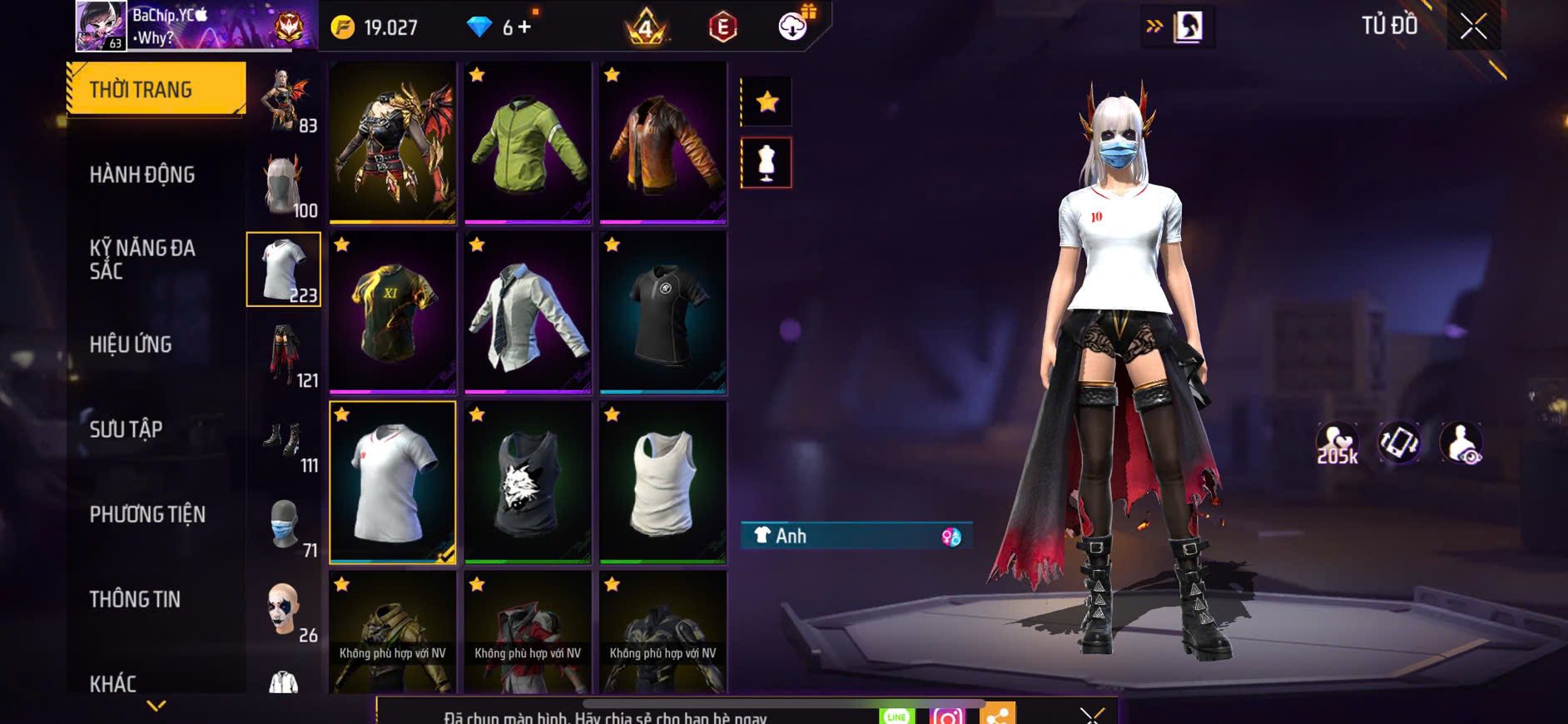This screenshot has height=724, width=1568.
Task: Choose the black and gold XI jersey
Action: (x=392, y=313)
